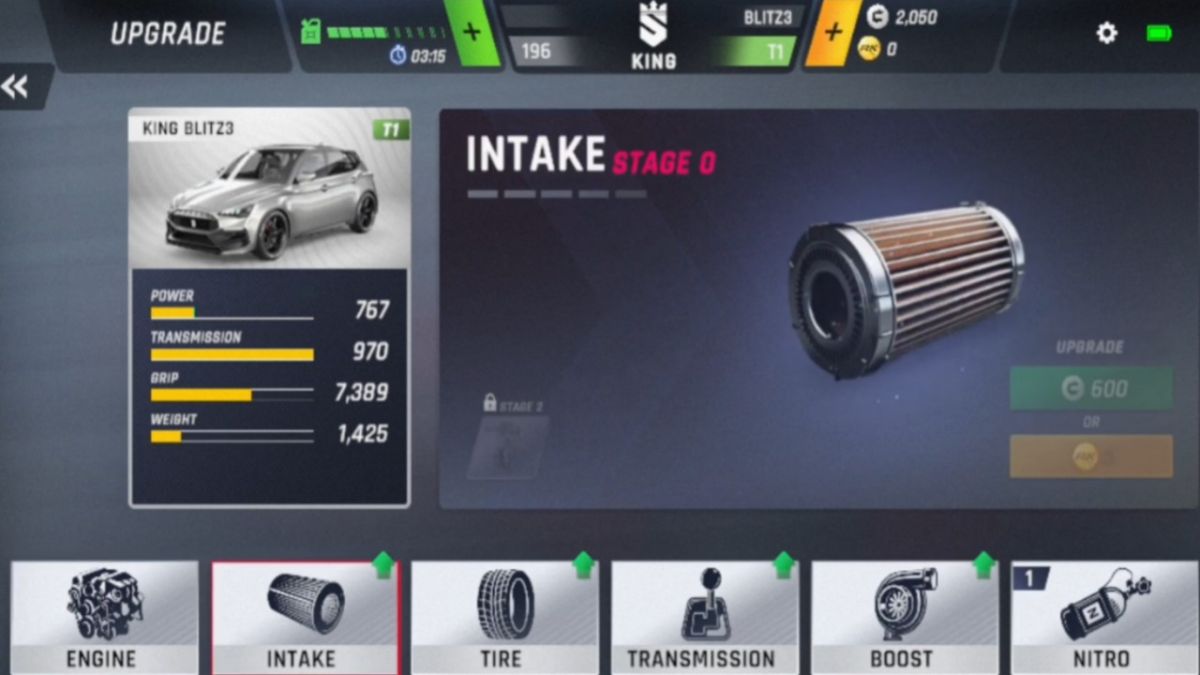Upgrade intake using the gold coin button
This screenshot has height=675, width=1200.
(1091, 456)
